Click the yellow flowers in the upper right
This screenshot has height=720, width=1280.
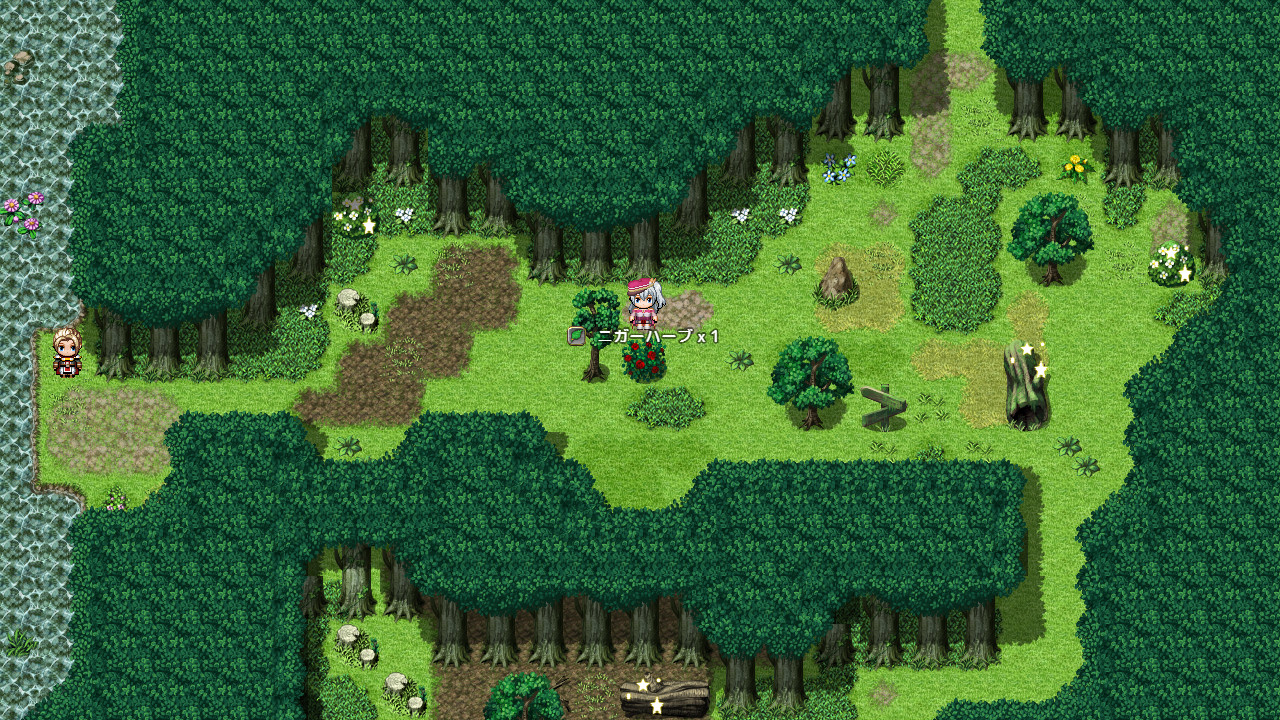point(1075,165)
